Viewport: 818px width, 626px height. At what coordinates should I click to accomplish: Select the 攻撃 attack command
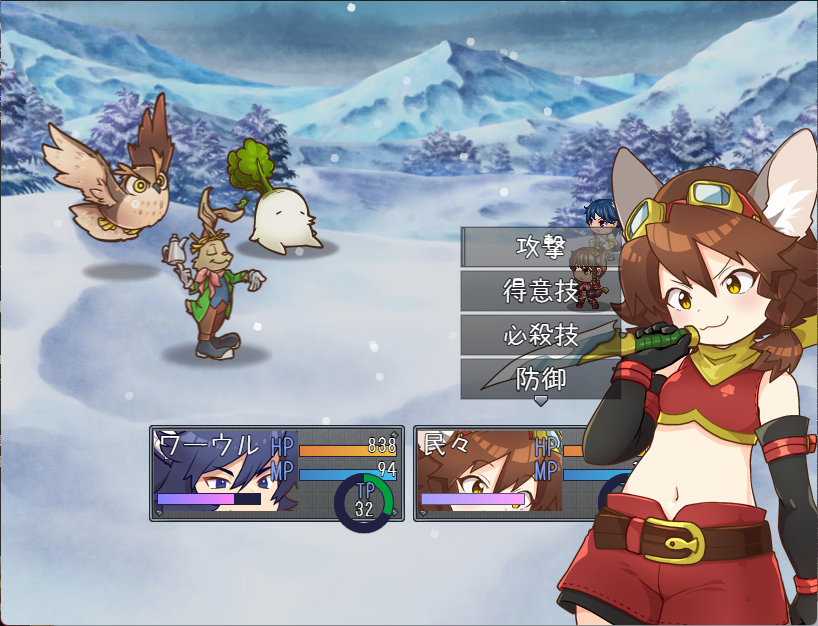click(x=540, y=247)
